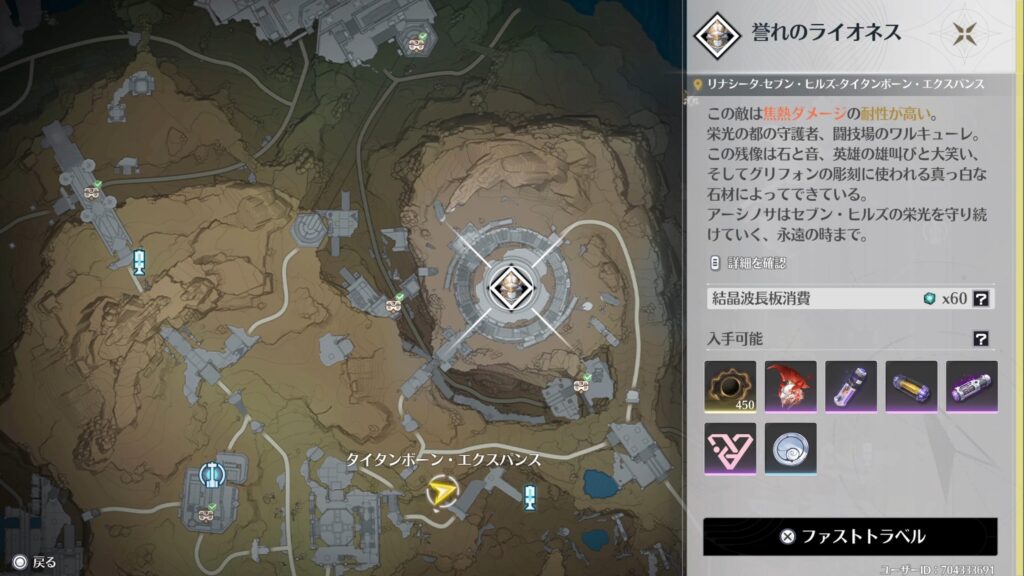Select the round silver shell reward
The height and width of the screenshot is (576, 1024).
point(790,448)
